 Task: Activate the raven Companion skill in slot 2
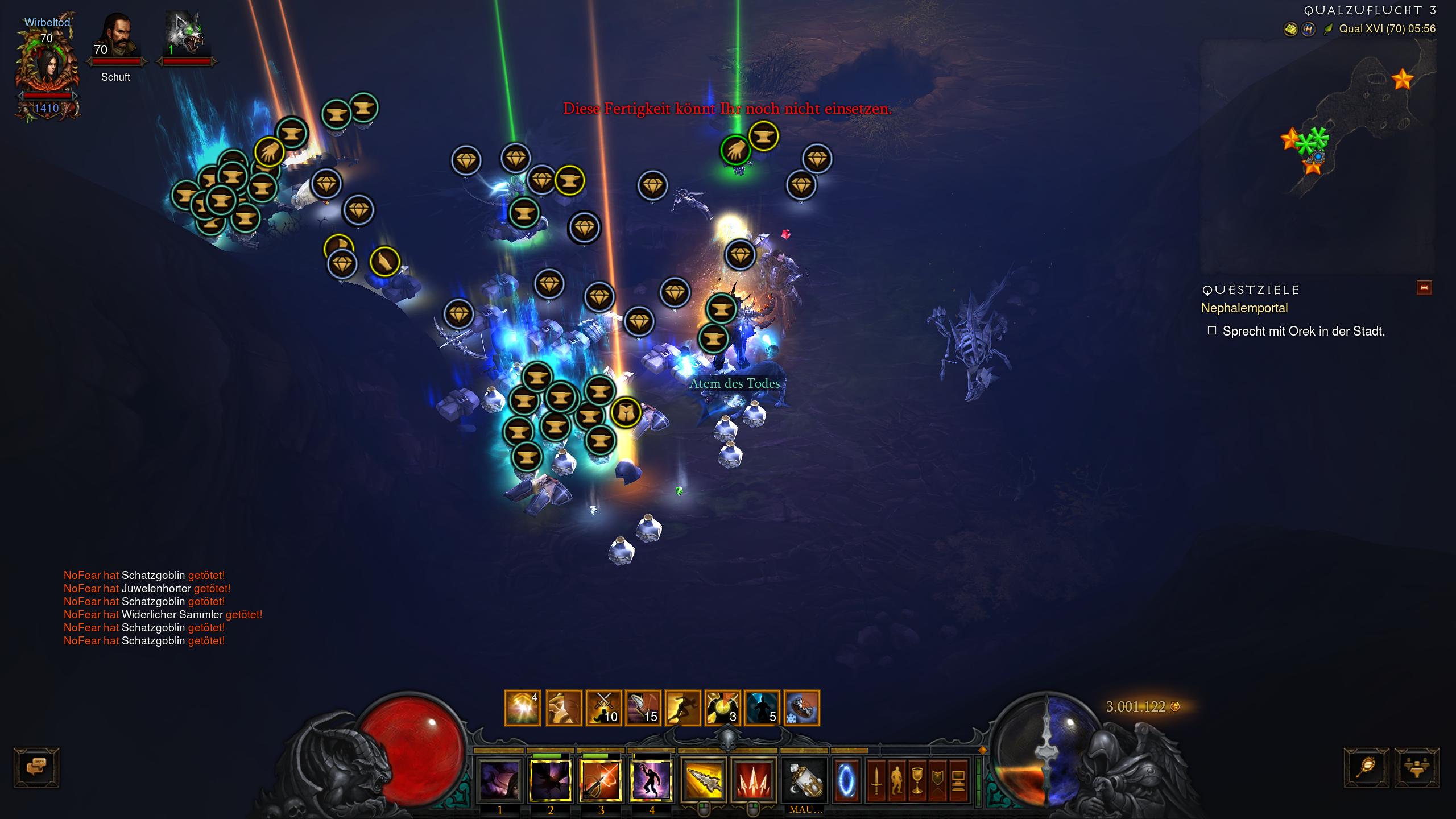[550, 780]
